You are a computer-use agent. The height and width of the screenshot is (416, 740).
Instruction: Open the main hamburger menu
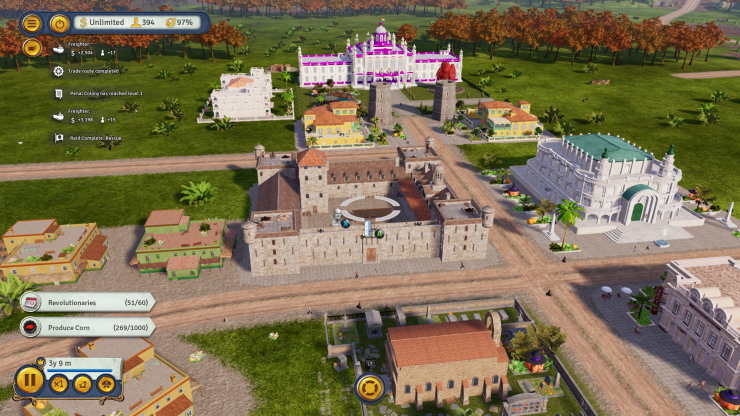click(x=32, y=22)
